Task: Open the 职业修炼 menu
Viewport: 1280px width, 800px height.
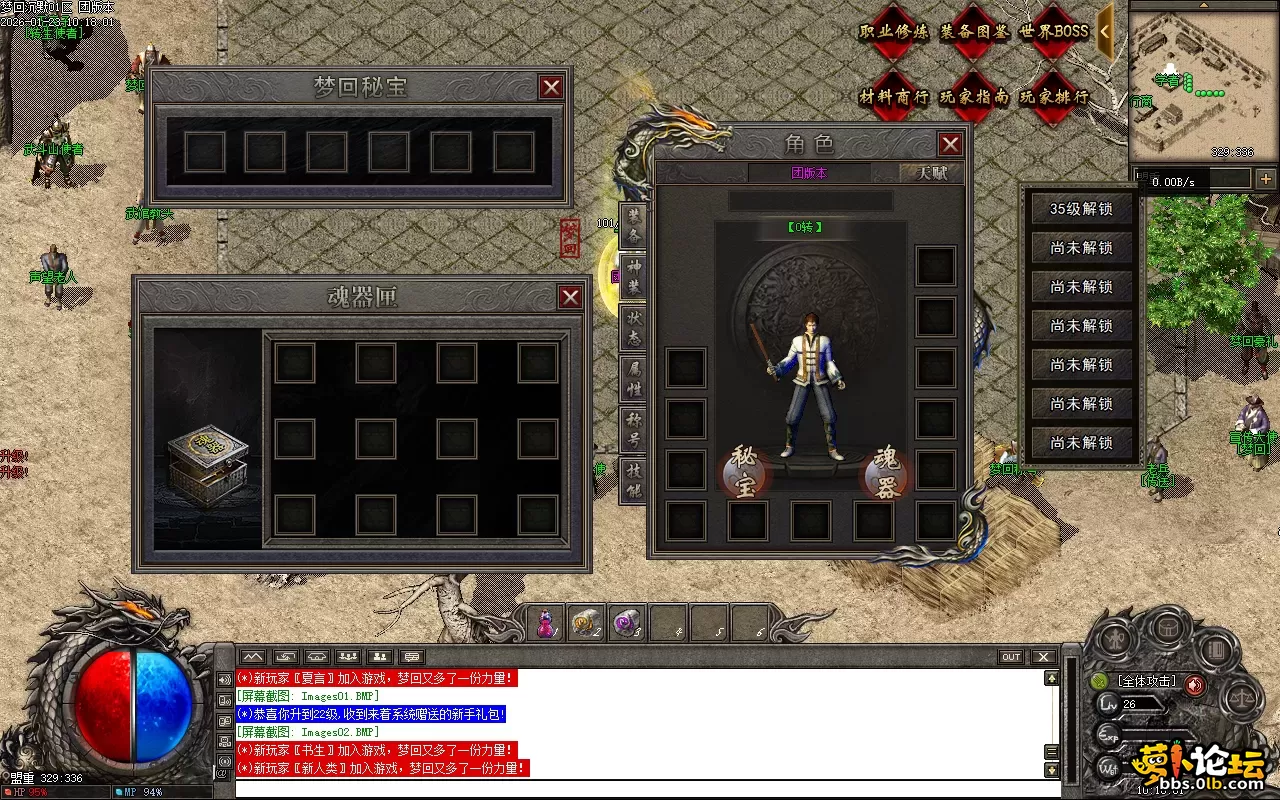Action: [893, 32]
